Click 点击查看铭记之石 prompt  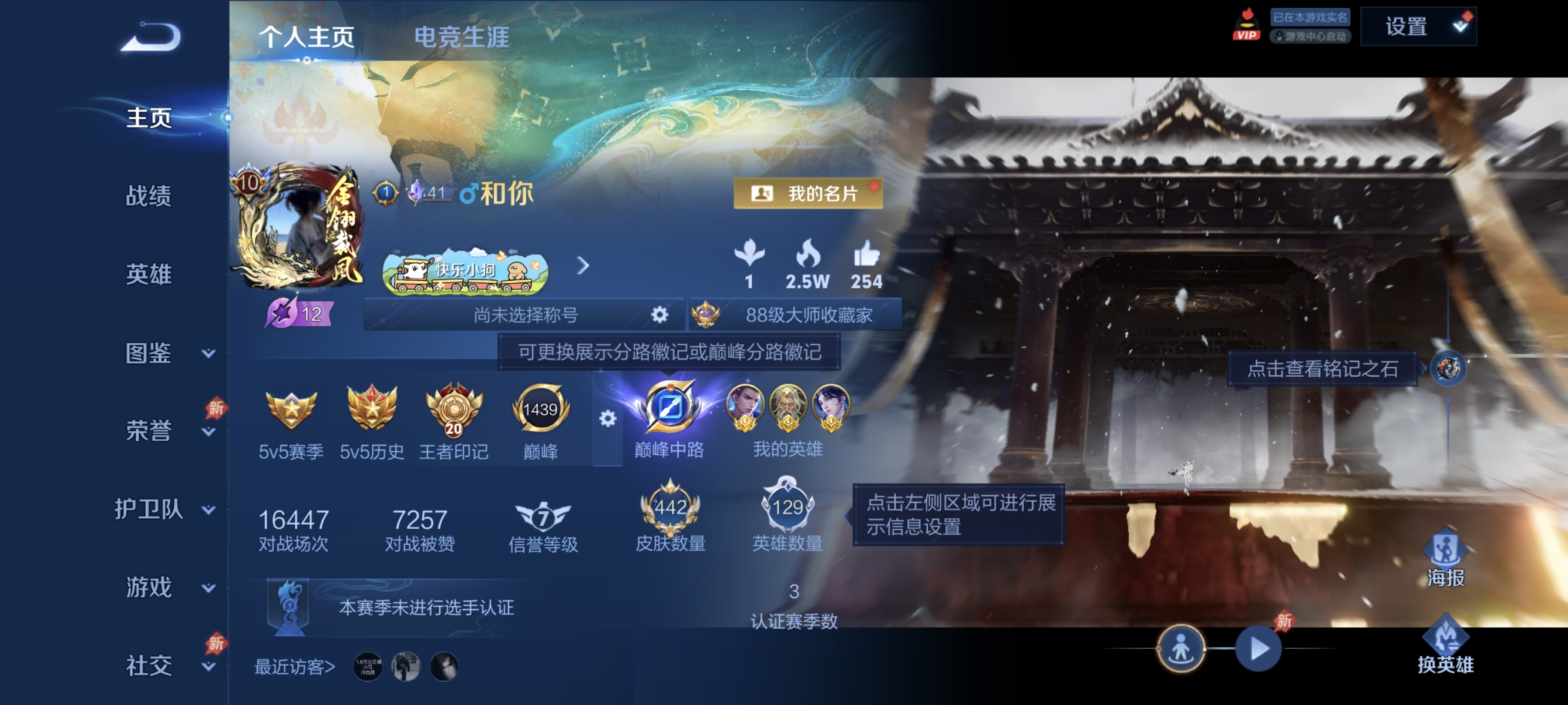click(x=1322, y=370)
